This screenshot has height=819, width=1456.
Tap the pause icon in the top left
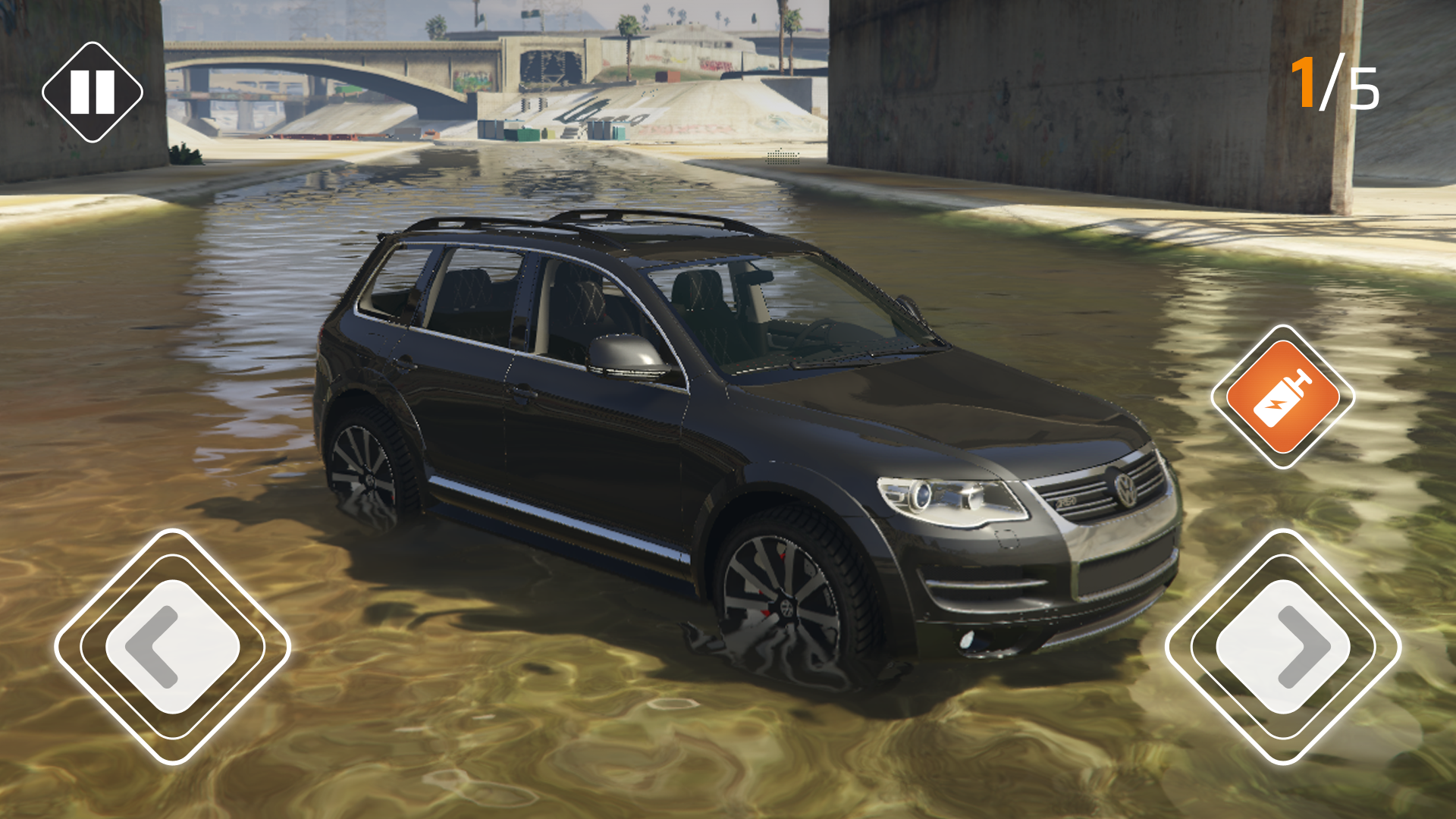click(91, 91)
